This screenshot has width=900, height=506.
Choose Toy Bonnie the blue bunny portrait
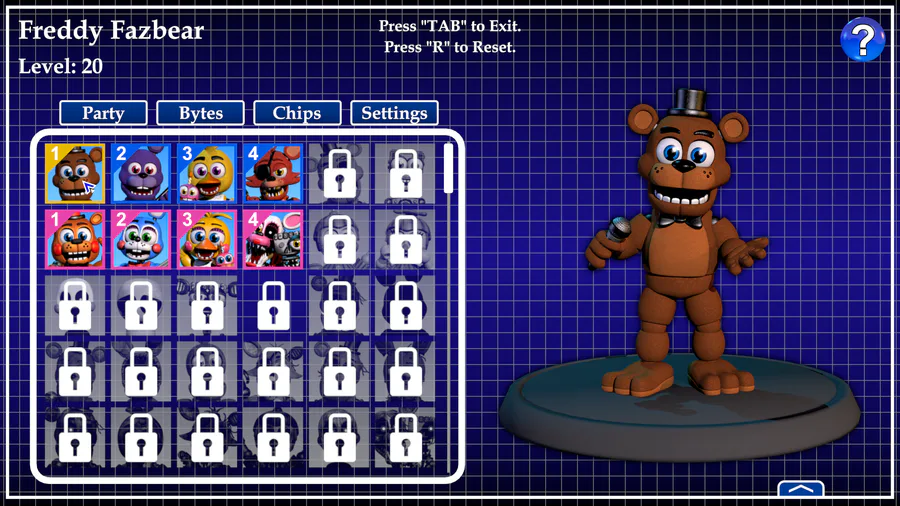[x=141, y=239]
